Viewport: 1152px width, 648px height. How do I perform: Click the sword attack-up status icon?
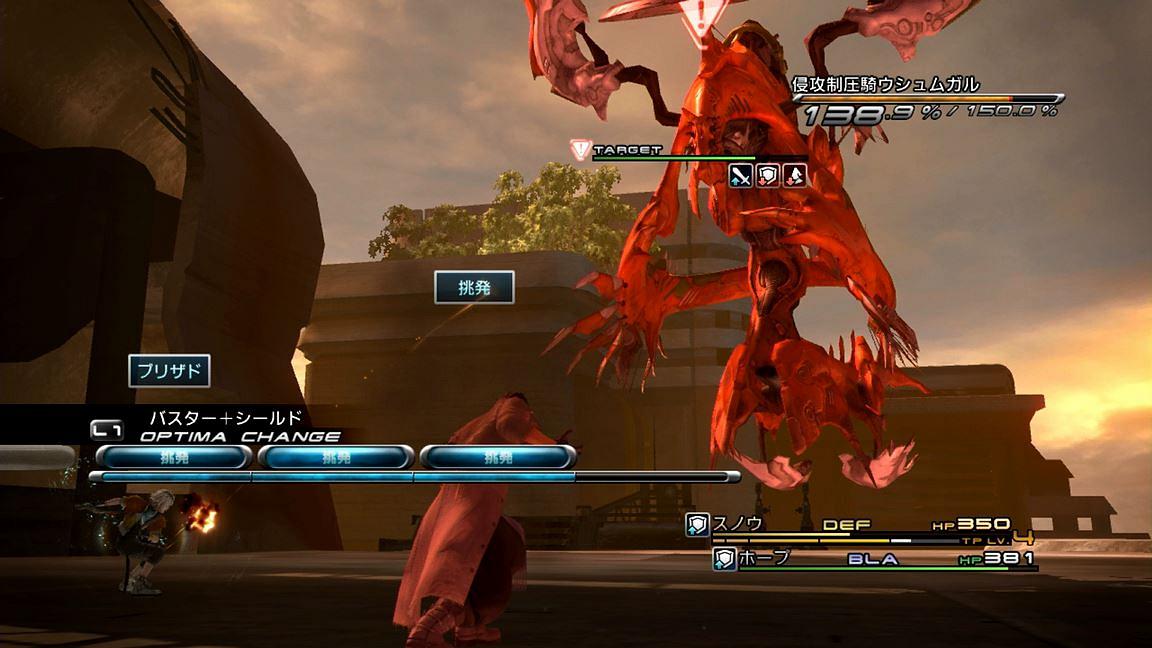coord(740,176)
